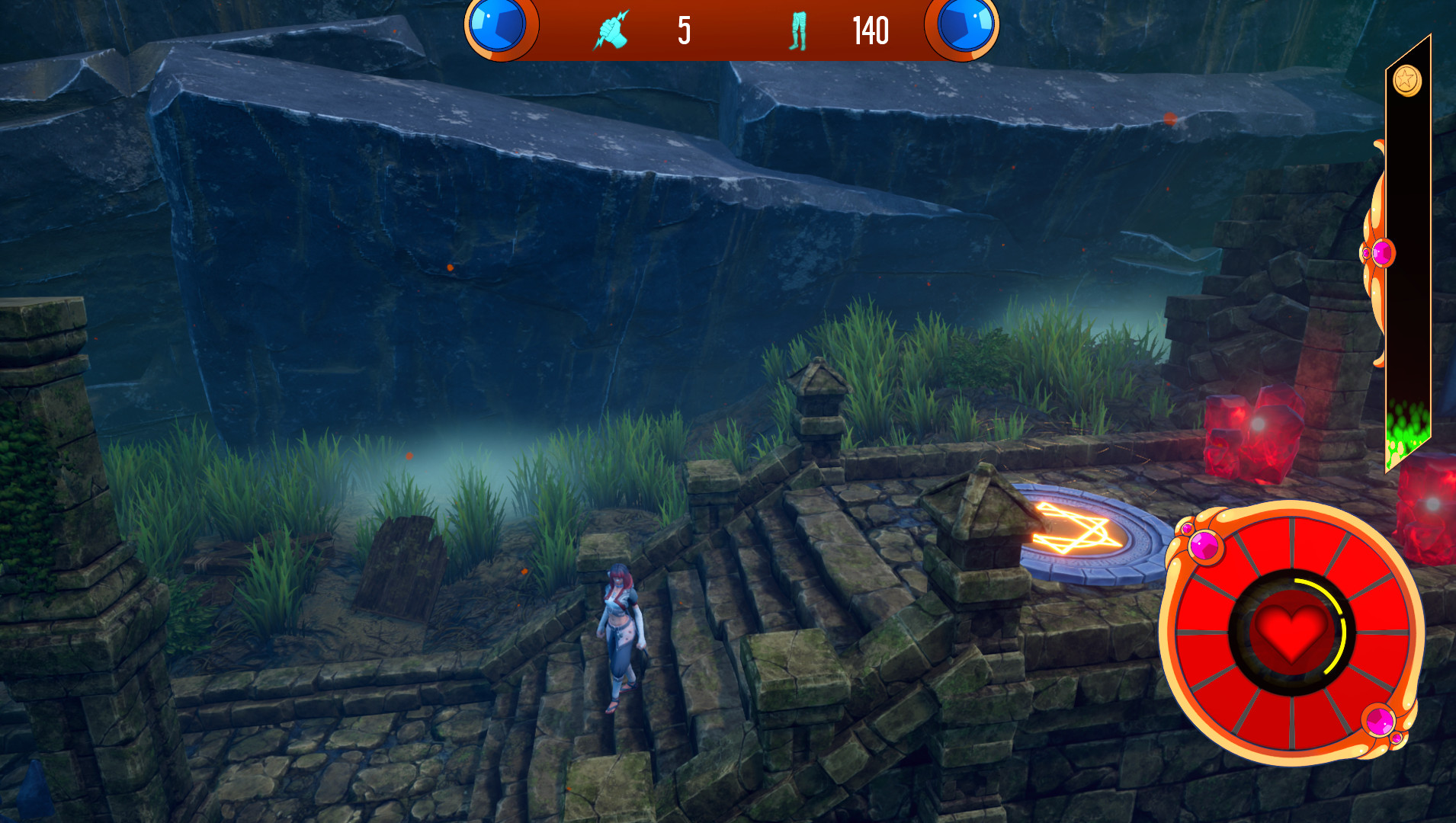Select the teal legs icon
This screenshot has width=1456, height=823.
797,31
